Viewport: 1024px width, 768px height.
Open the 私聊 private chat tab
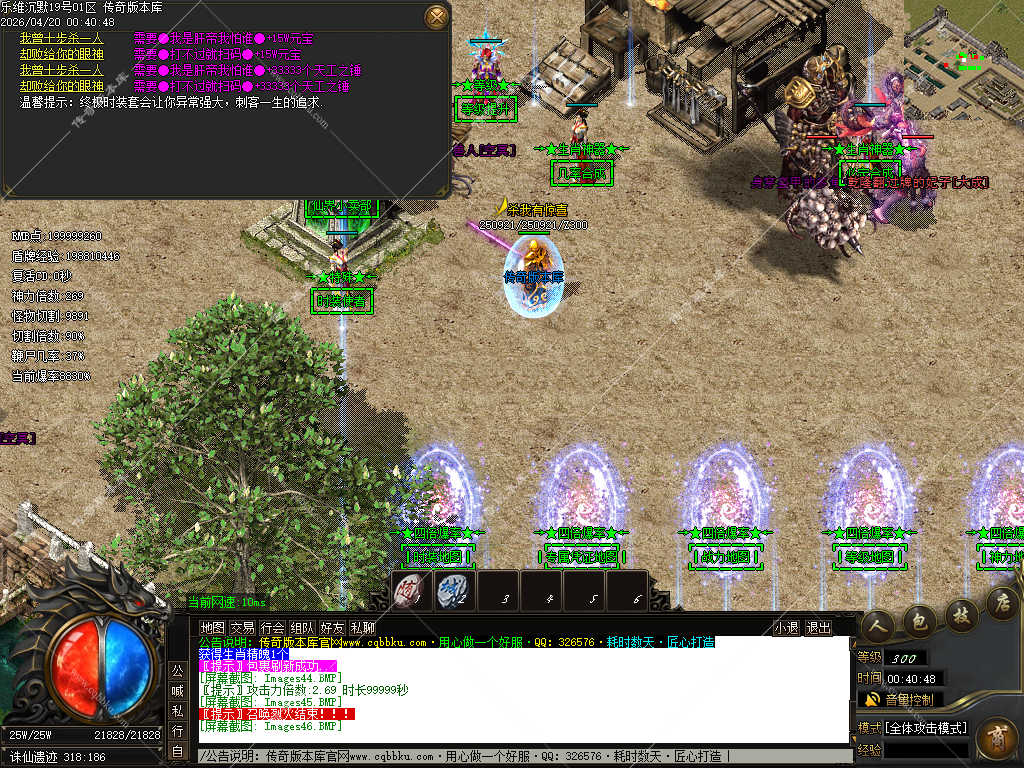coord(363,628)
